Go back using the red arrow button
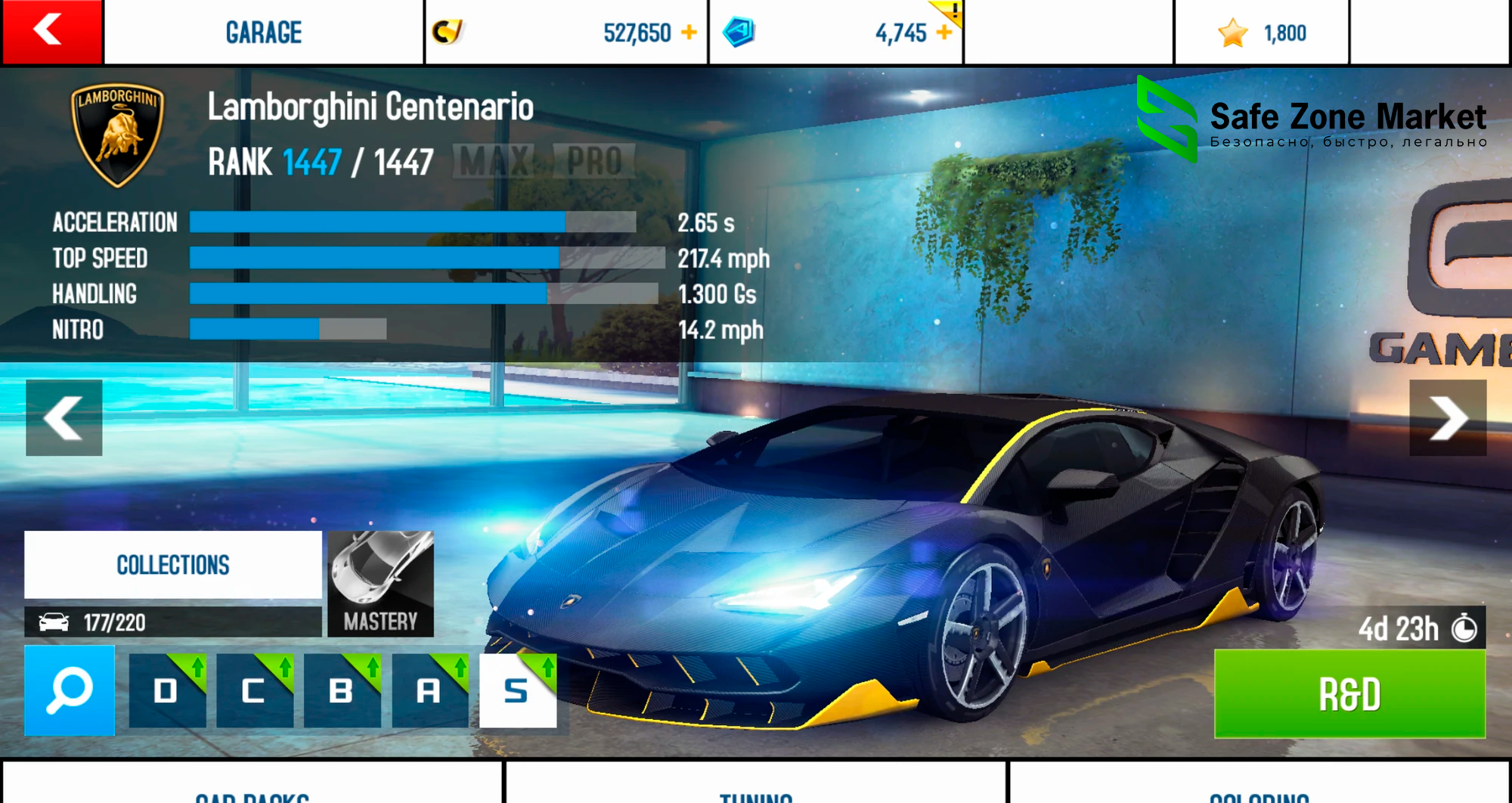 (x=51, y=32)
